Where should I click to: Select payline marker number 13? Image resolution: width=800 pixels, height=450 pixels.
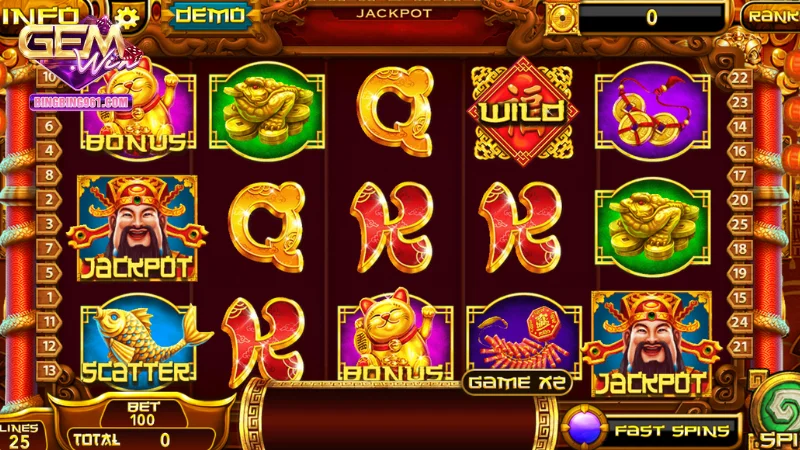48,369
